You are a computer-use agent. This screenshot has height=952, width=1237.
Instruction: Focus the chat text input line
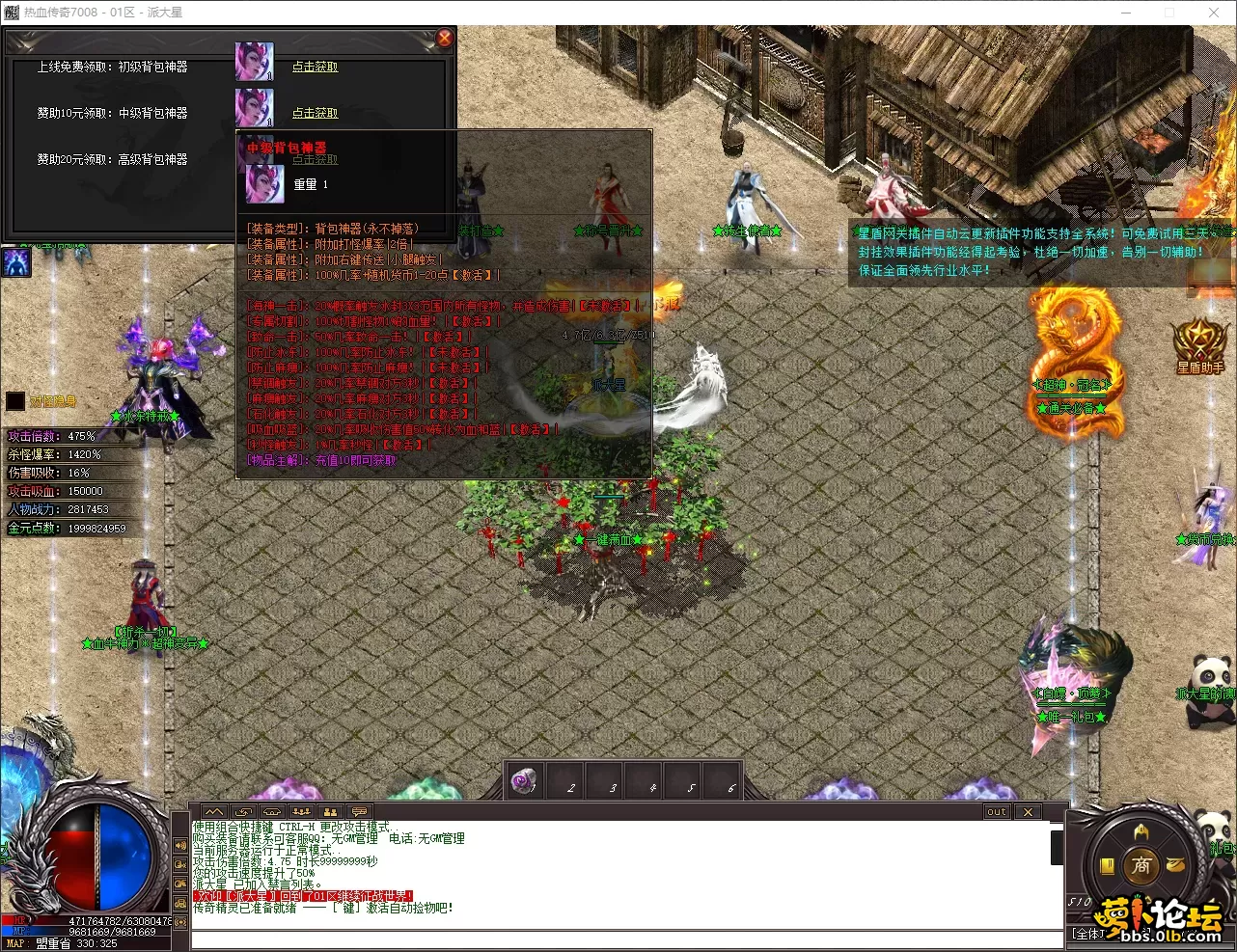[x=618, y=938]
